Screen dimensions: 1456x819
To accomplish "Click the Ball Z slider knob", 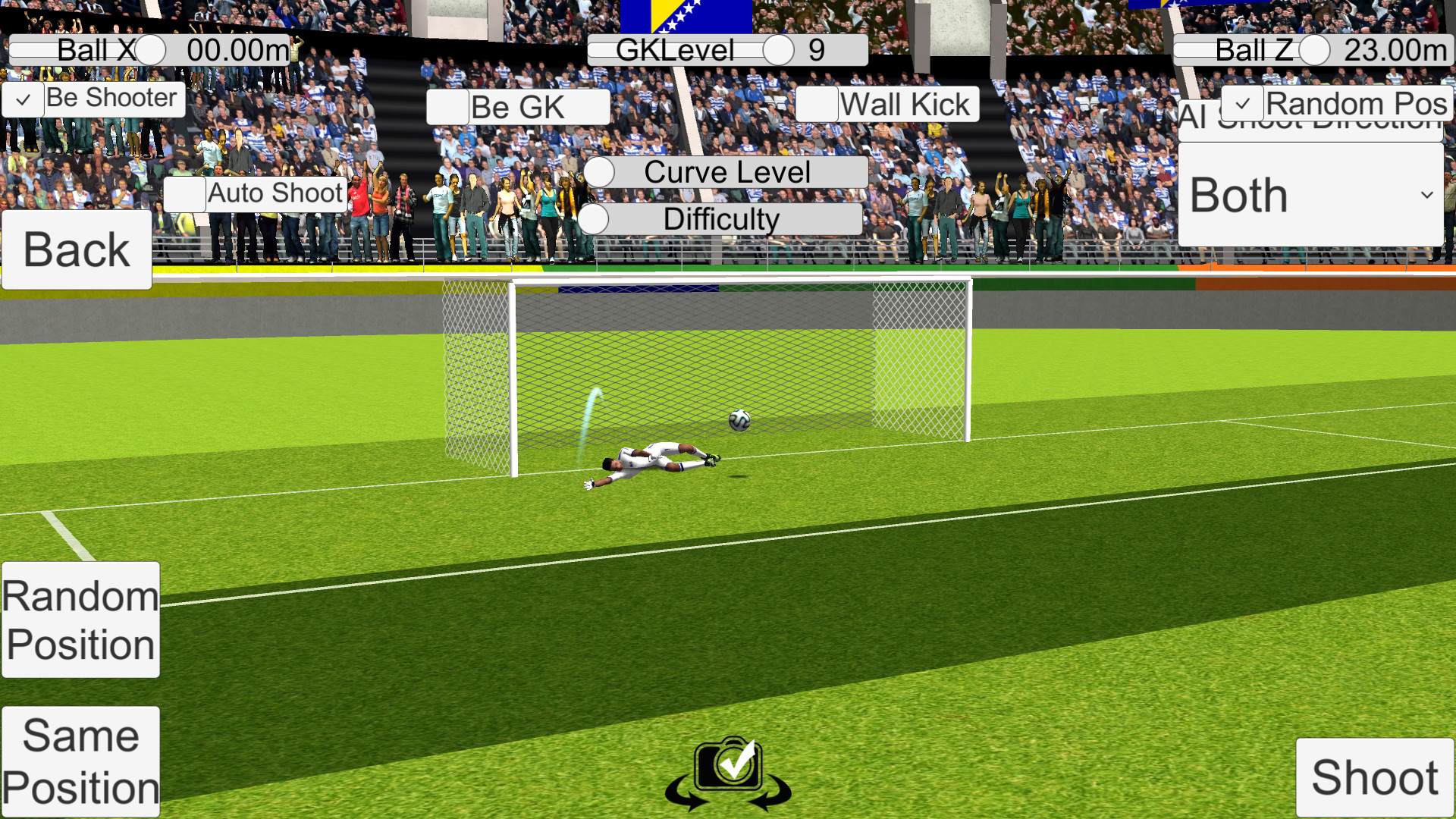I will [x=1314, y=50].
